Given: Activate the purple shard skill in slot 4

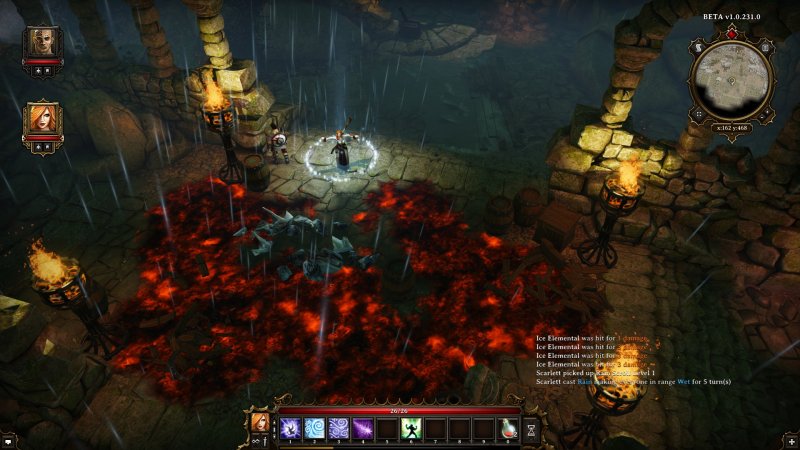Looking at the screenshot, I should tap(362, 428).
